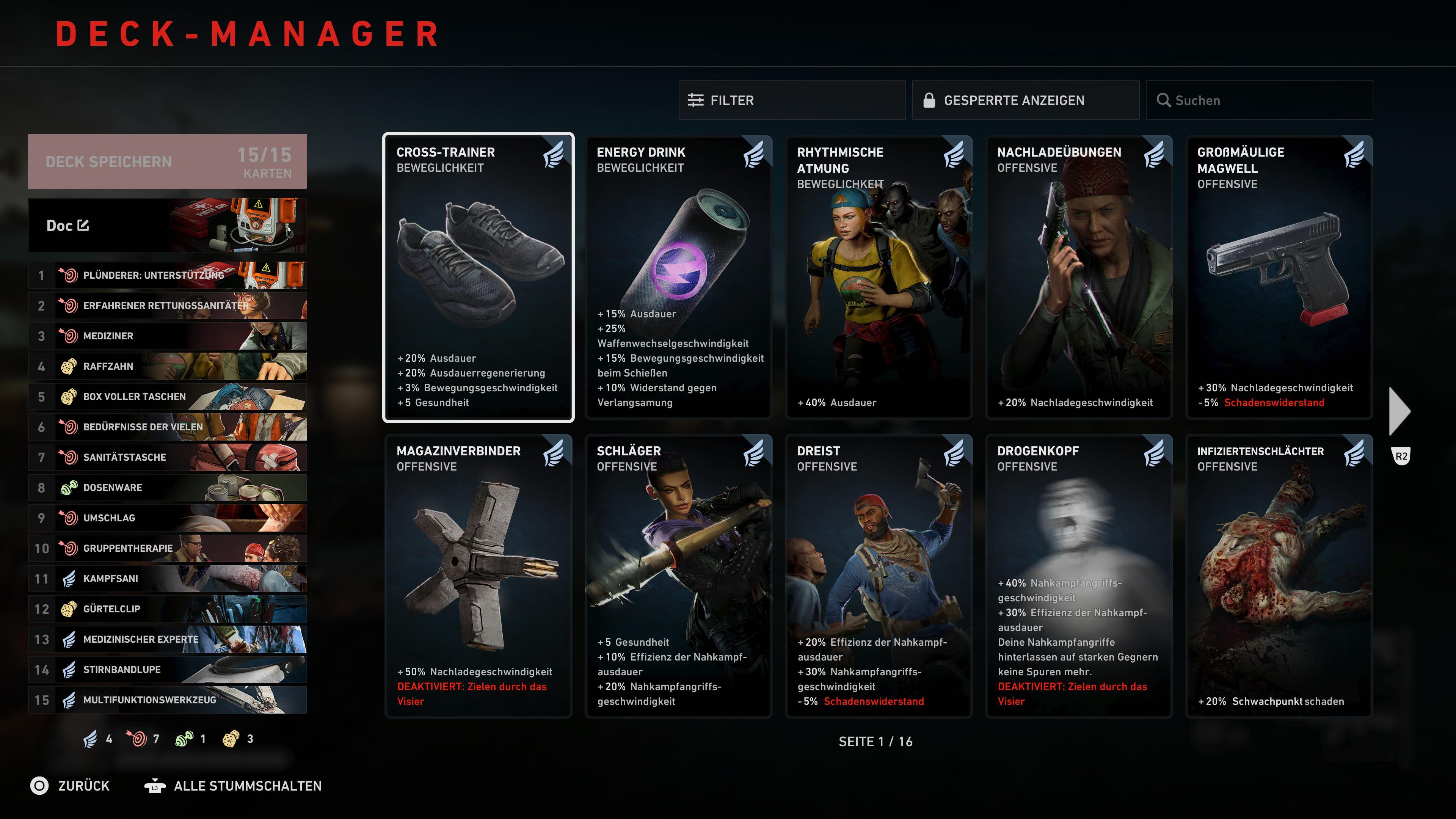Screen dimensions: 1456x819
Task: Choose the Großmäulige Magwell pistol card
Action: [1279, 278]
